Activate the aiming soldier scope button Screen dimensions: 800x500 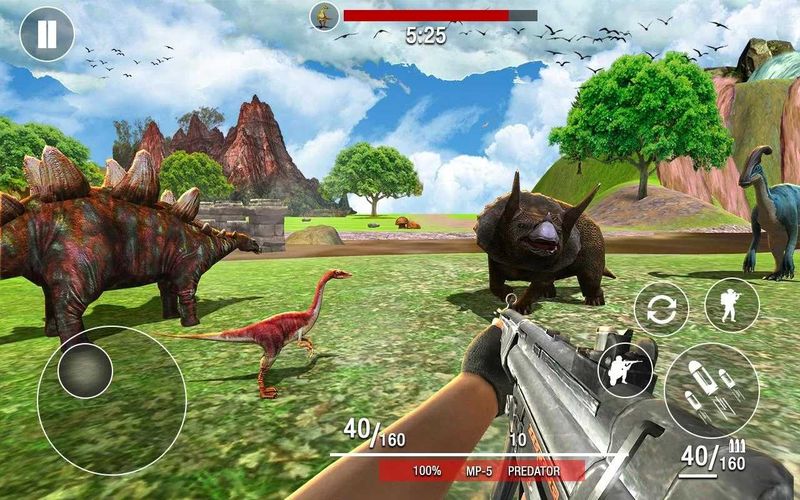pyautogui.click(x=625, y=370)
